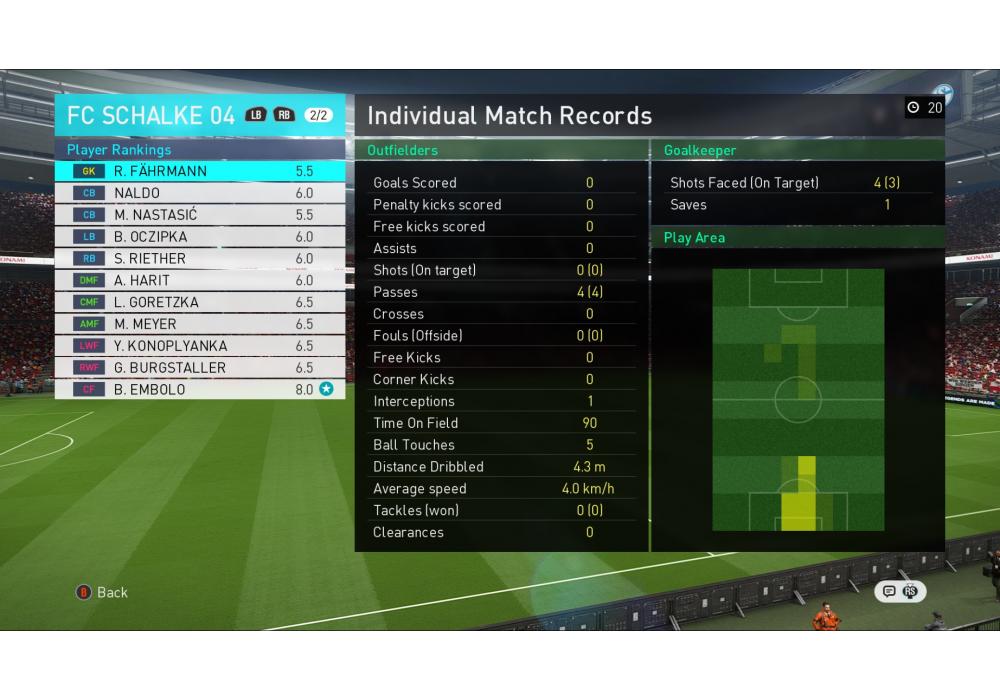View A. Harit's individual stats

click(x=200, y=280)
